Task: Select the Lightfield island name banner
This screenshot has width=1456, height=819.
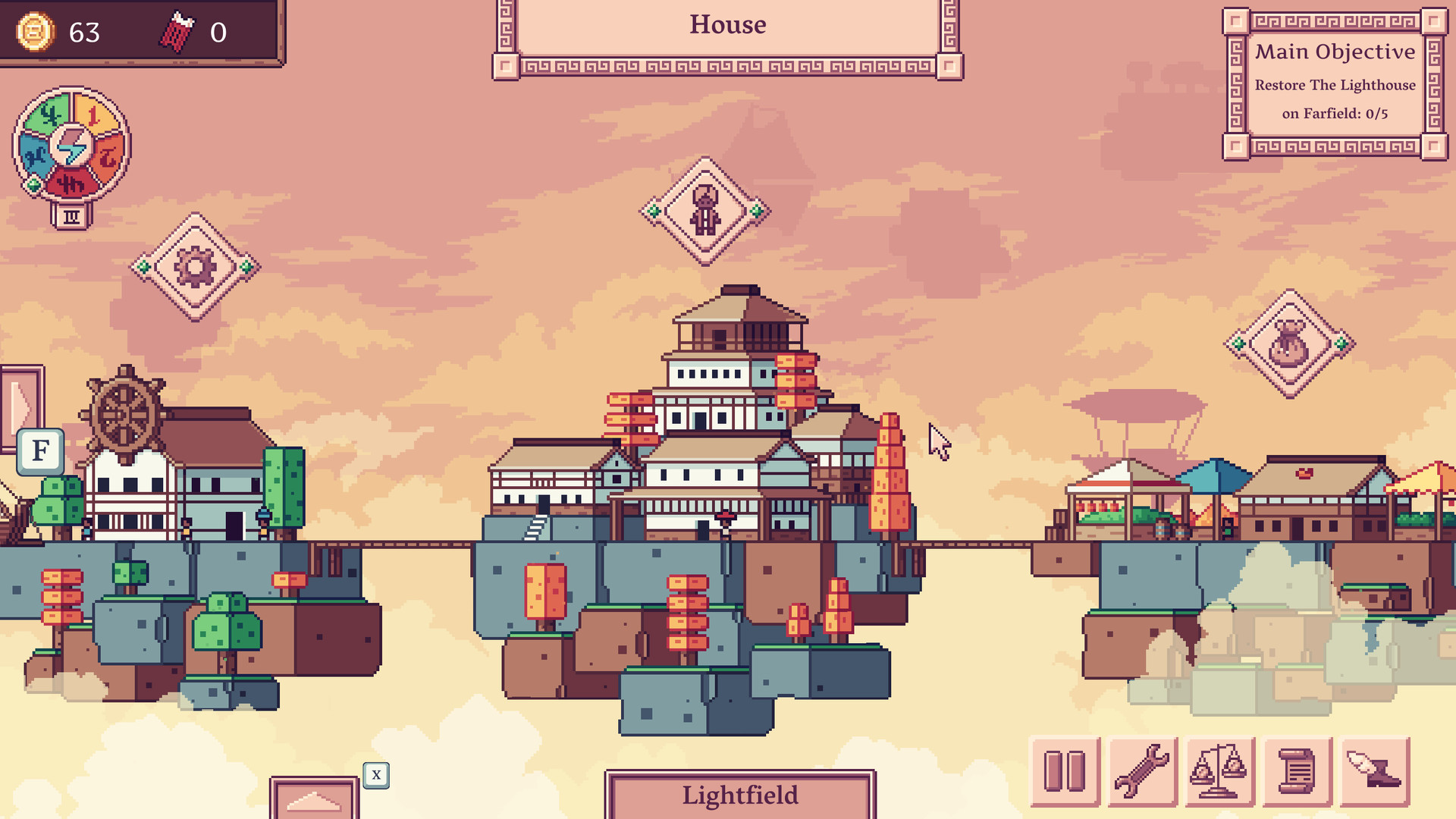Action: pos(740,795)
